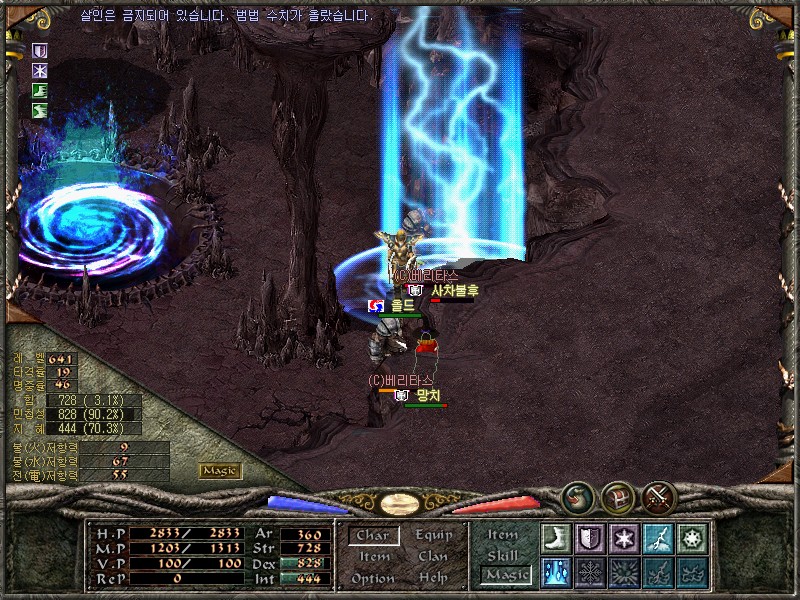Activate the spiked ring spell slot

tap(692, 538)
